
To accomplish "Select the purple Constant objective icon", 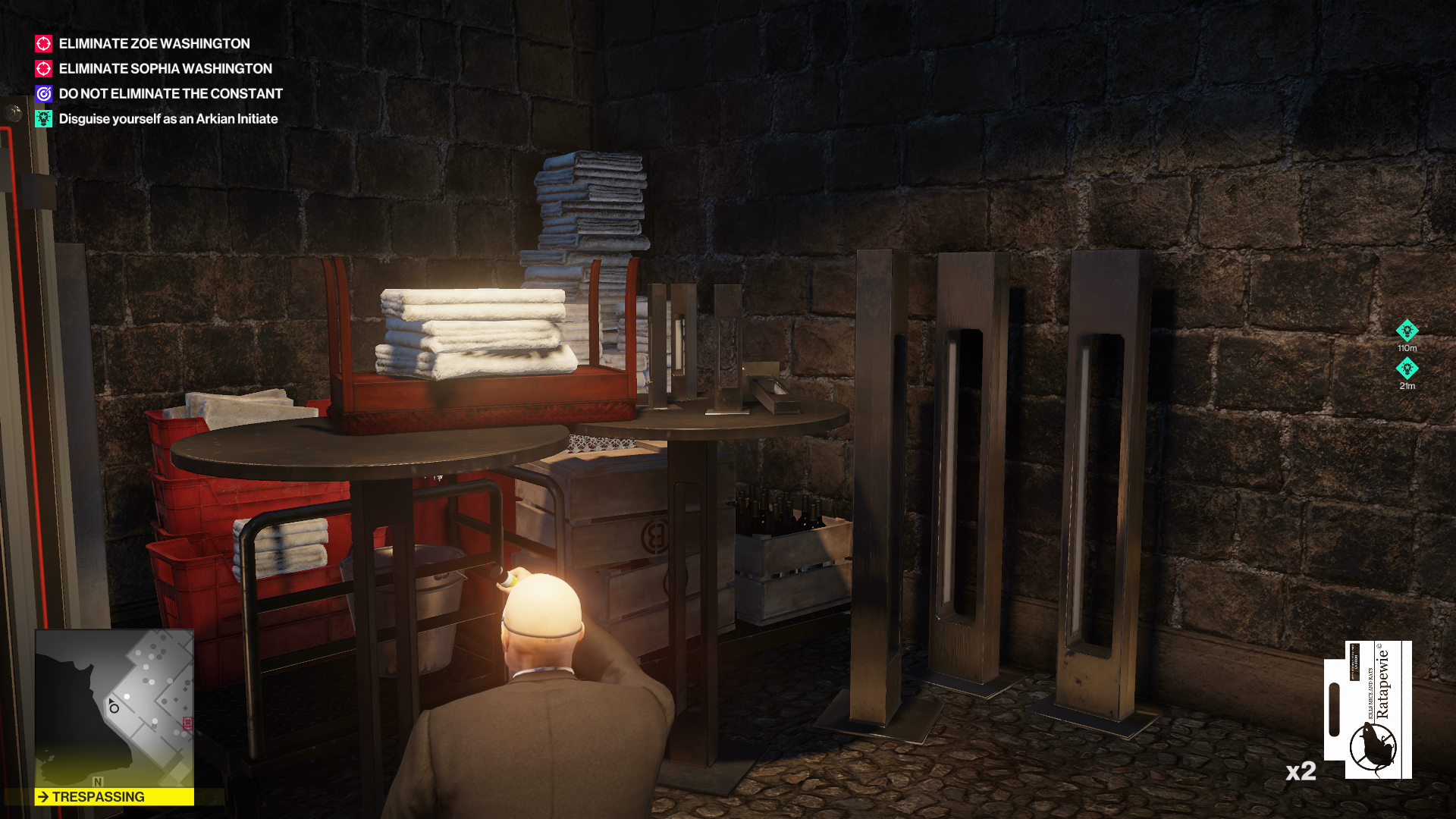I will coord(42,93).
